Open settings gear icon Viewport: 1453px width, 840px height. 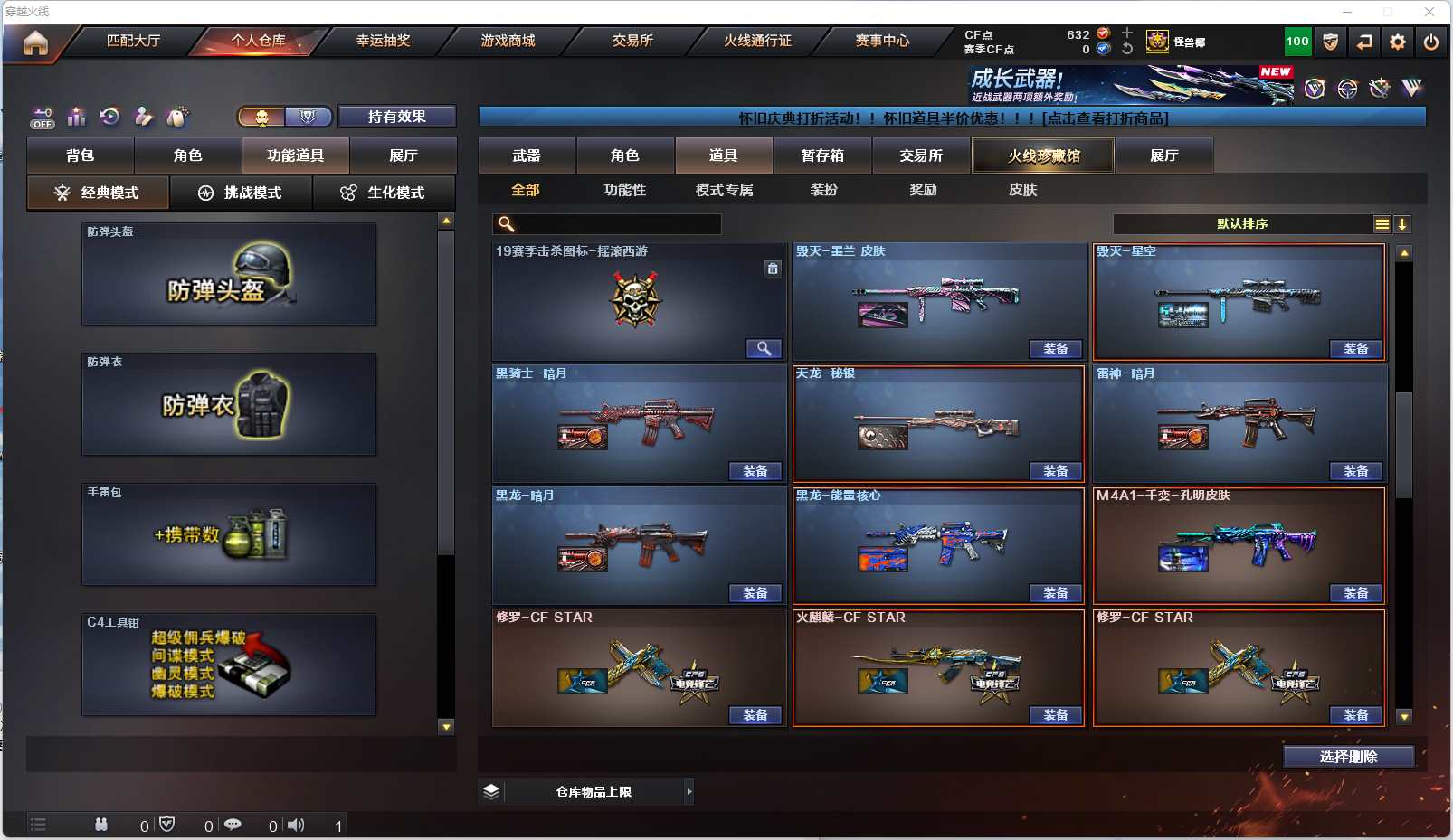(1398, 42)
